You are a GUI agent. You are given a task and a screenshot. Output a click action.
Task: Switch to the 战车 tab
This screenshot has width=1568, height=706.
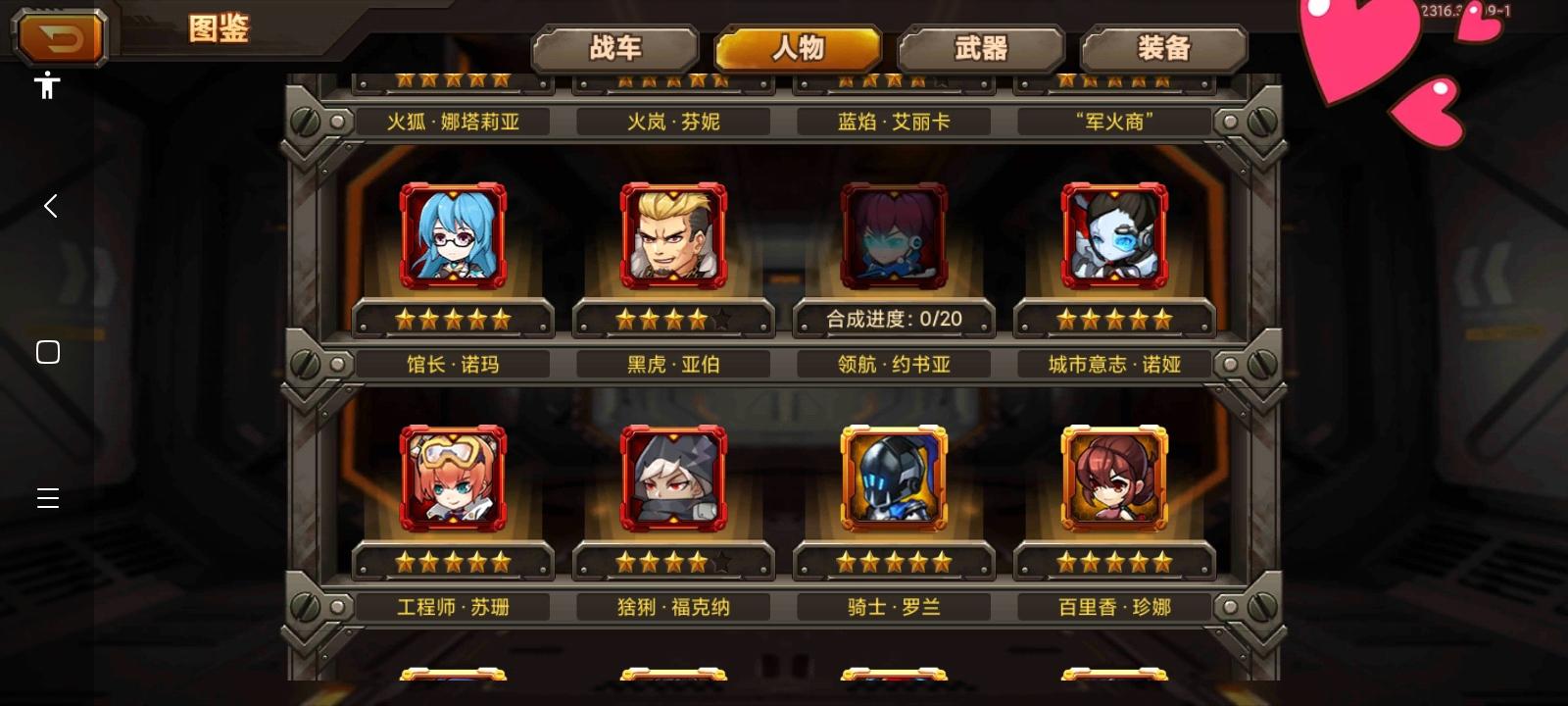(x=614, y=46)
